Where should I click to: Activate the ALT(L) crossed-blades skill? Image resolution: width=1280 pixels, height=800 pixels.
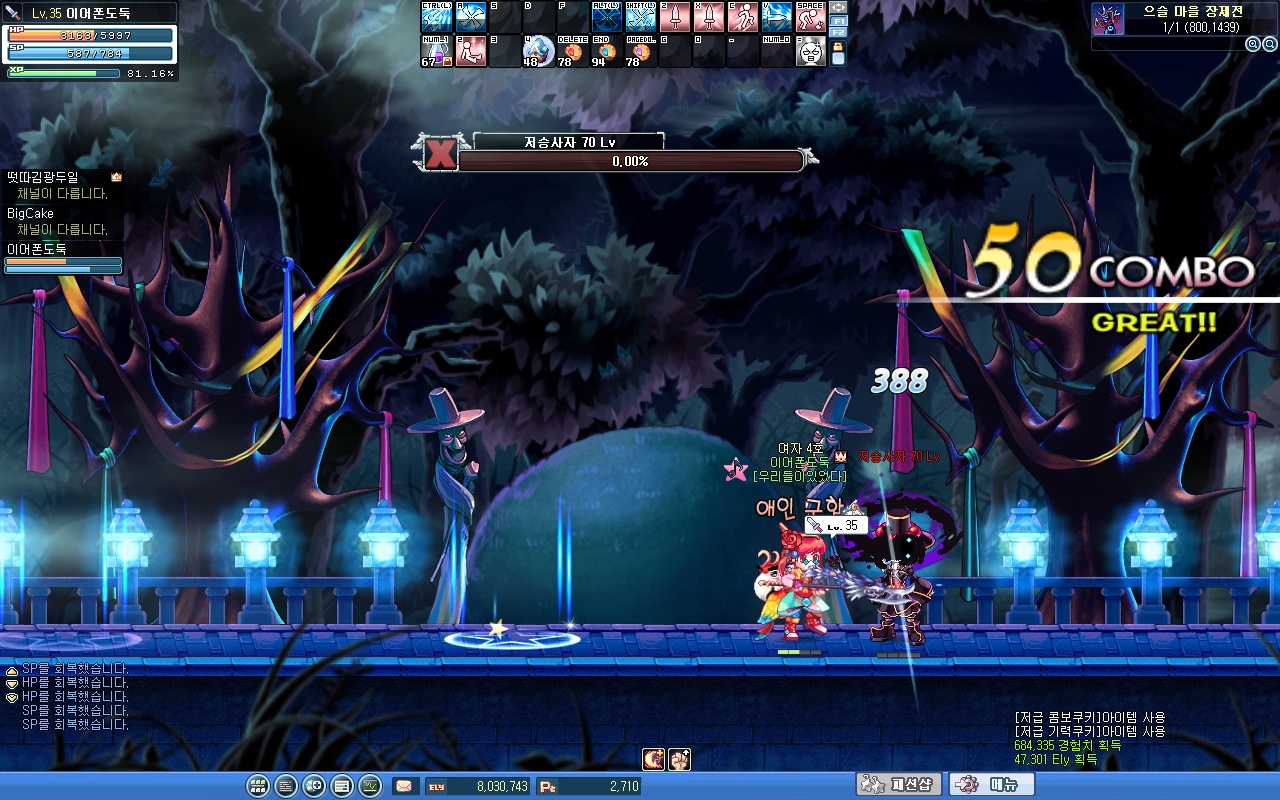pyautogui.click(x=607, y=17)
